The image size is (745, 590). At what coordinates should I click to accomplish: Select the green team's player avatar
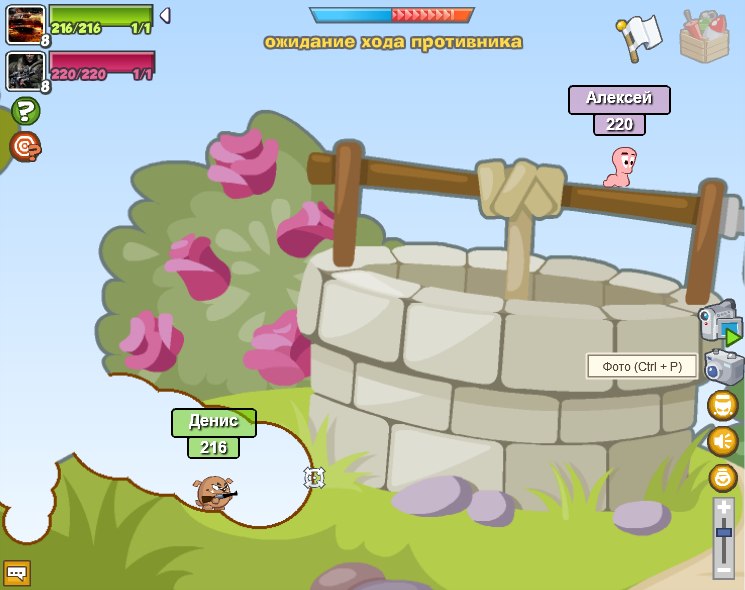pyautogui.click(x=25, y=24)
